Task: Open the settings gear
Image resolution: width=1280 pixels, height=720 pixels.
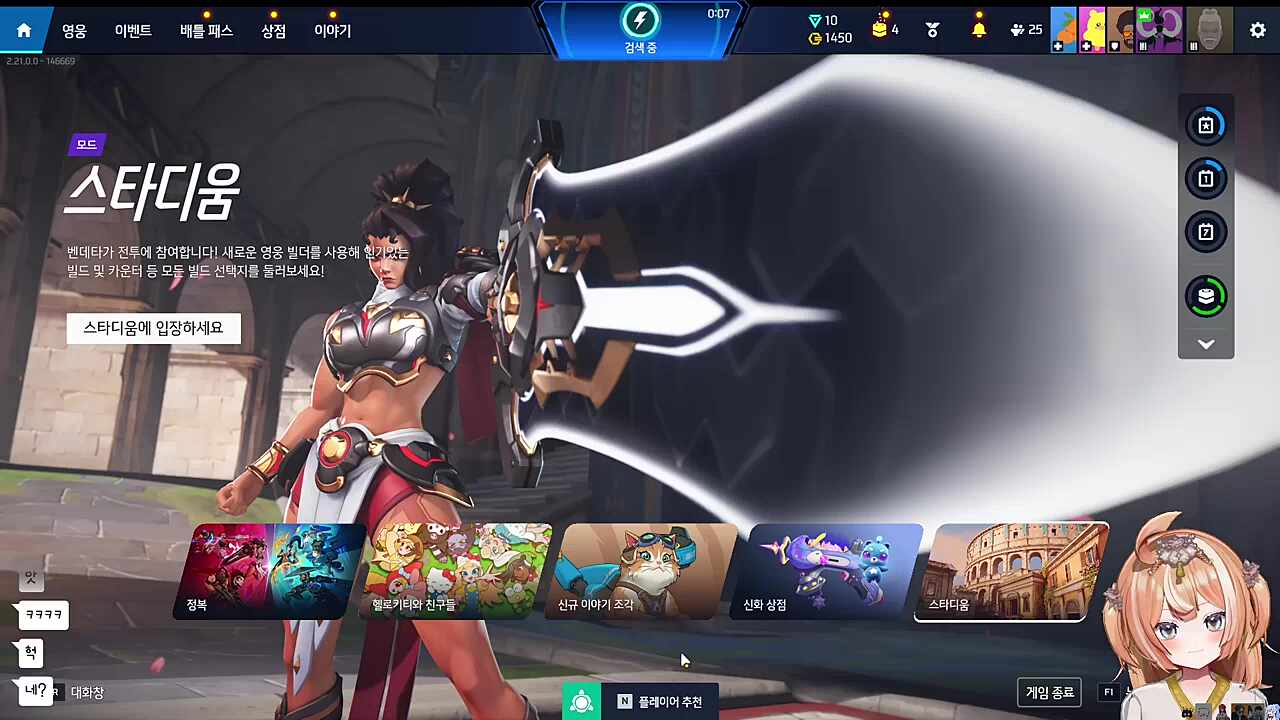Action: point(1257,29)
